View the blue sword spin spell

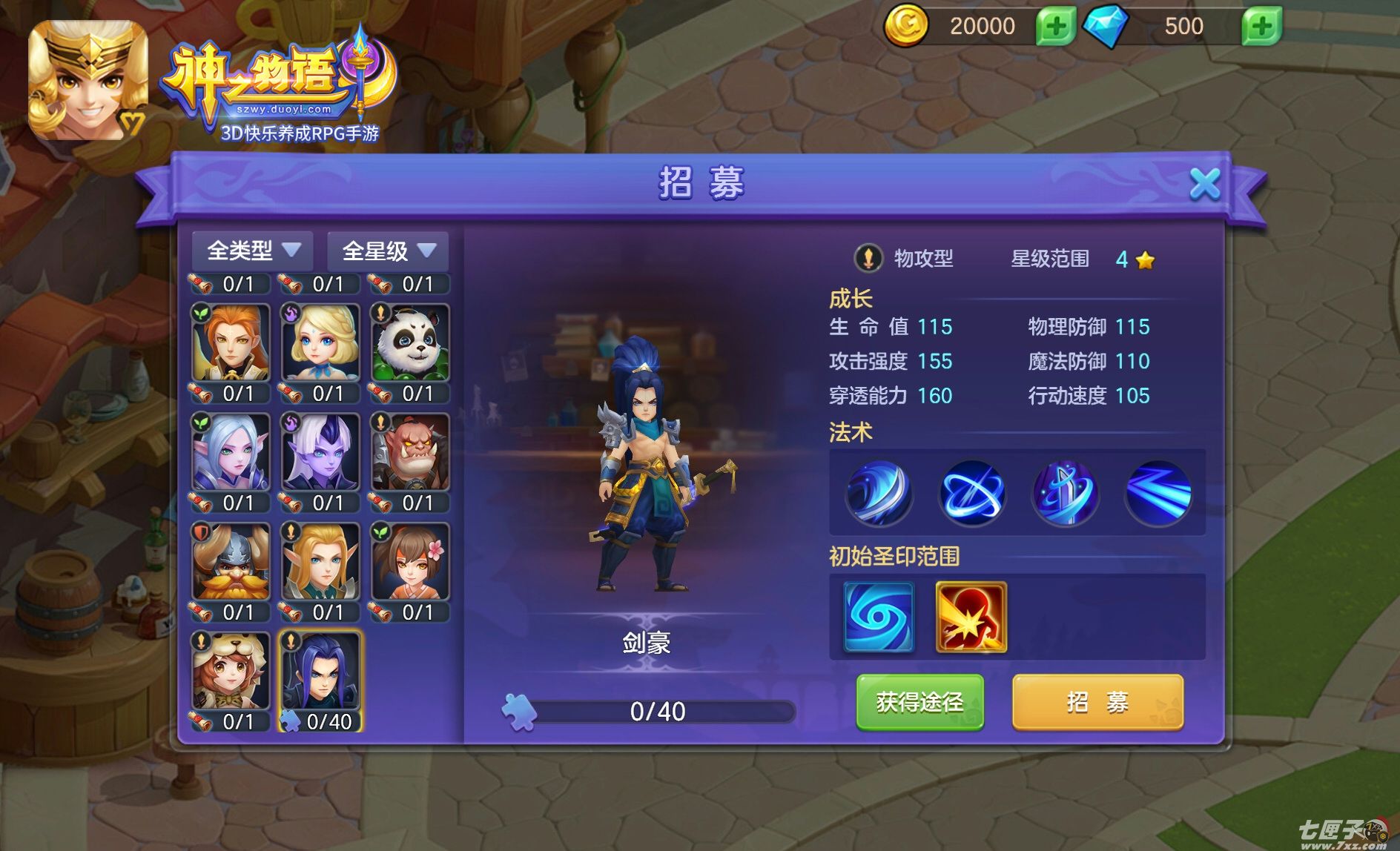(x=1065, y=493)
